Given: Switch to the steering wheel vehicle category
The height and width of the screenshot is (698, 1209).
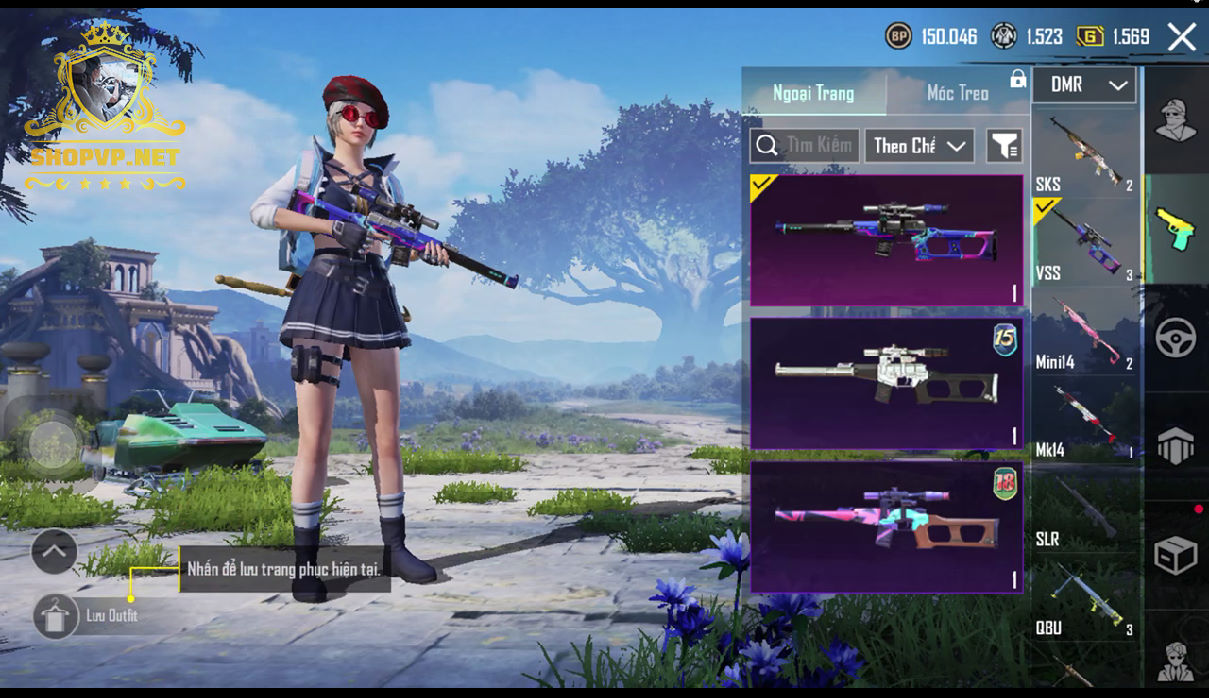Looking at the screenshot, I should pos(1176,338).
